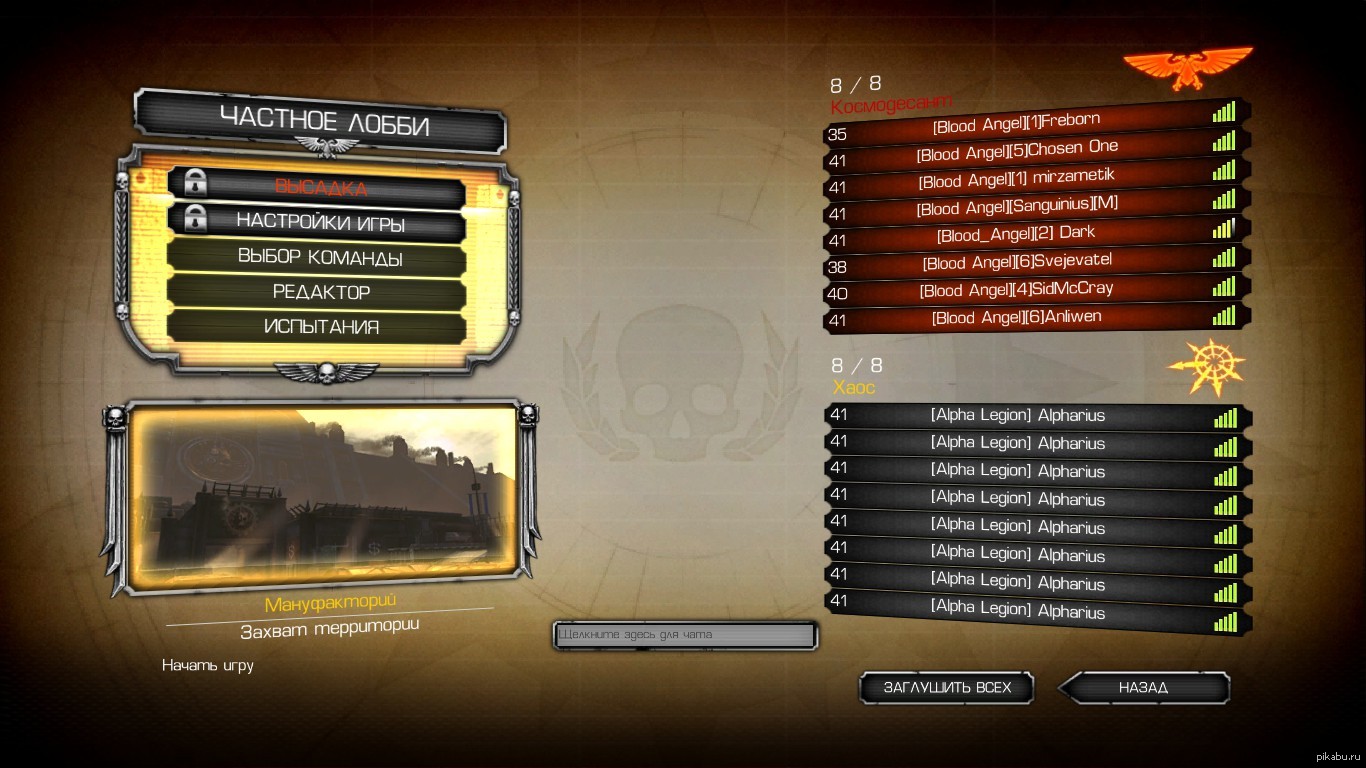1366x768 pixels.
Task: Open the ВЫСАДКА menu entry
Action: (x=320, y=187)
